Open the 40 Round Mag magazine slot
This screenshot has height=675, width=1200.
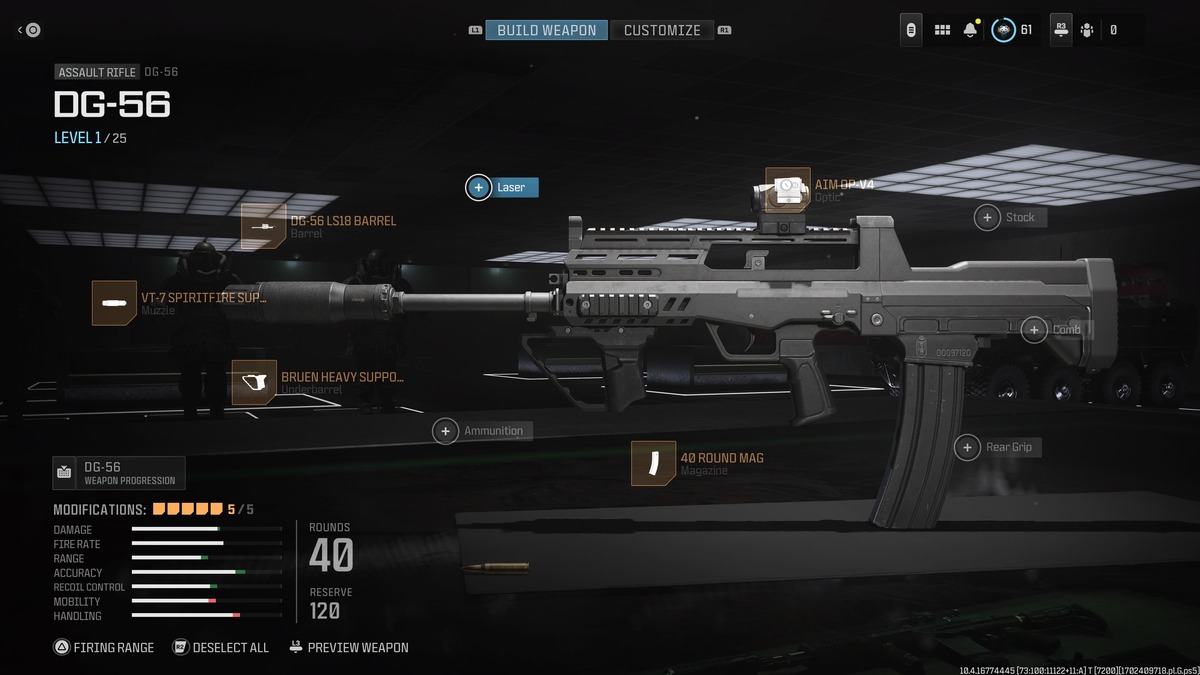(654, 463)
